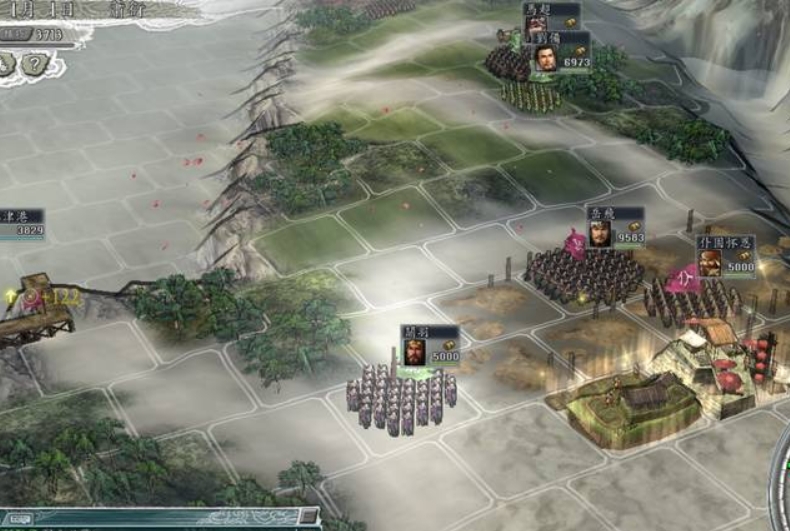790x531 pixels.
Task: Select the 岳飞 unit nameplate with 9583 troops
Action: click(615, 227)
